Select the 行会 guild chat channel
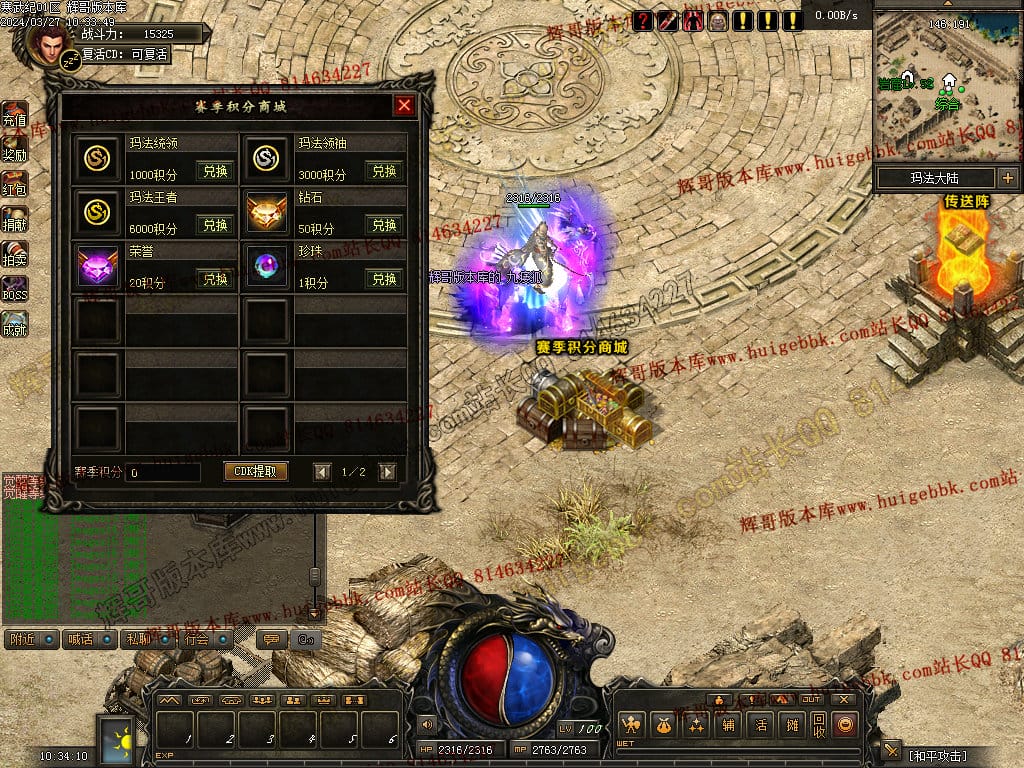The height and width of the screenshot is (768, 1024). click(x=205, y=638)
